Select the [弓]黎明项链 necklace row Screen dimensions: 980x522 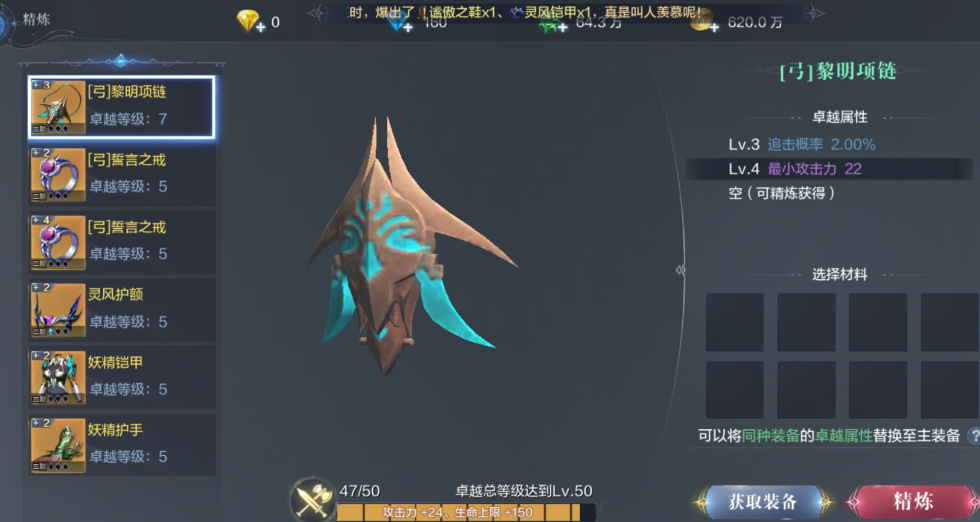click(x=121, y=107)
